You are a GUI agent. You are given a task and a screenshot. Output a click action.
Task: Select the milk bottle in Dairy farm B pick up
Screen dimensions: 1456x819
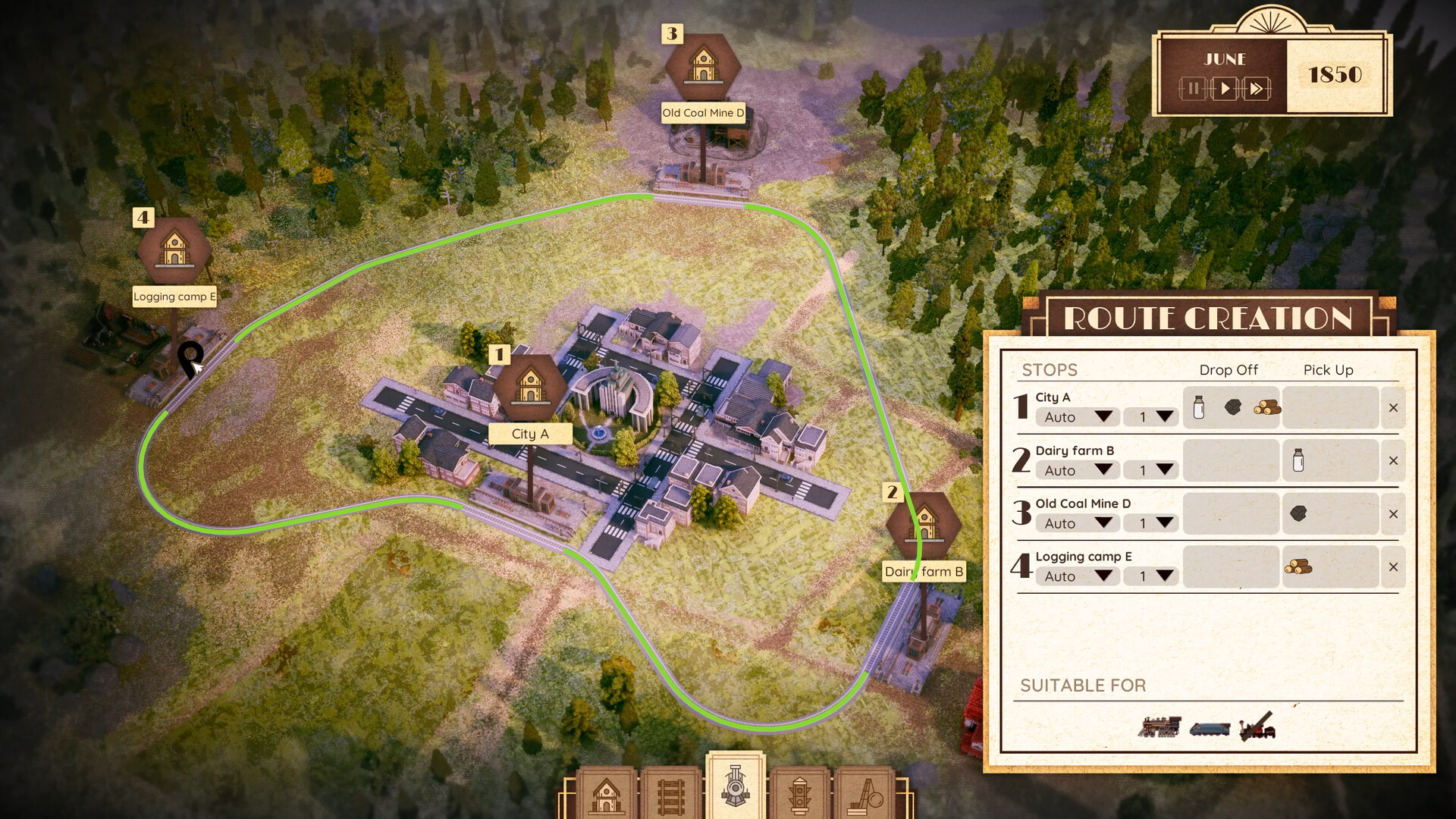(x=1298, y=460)
